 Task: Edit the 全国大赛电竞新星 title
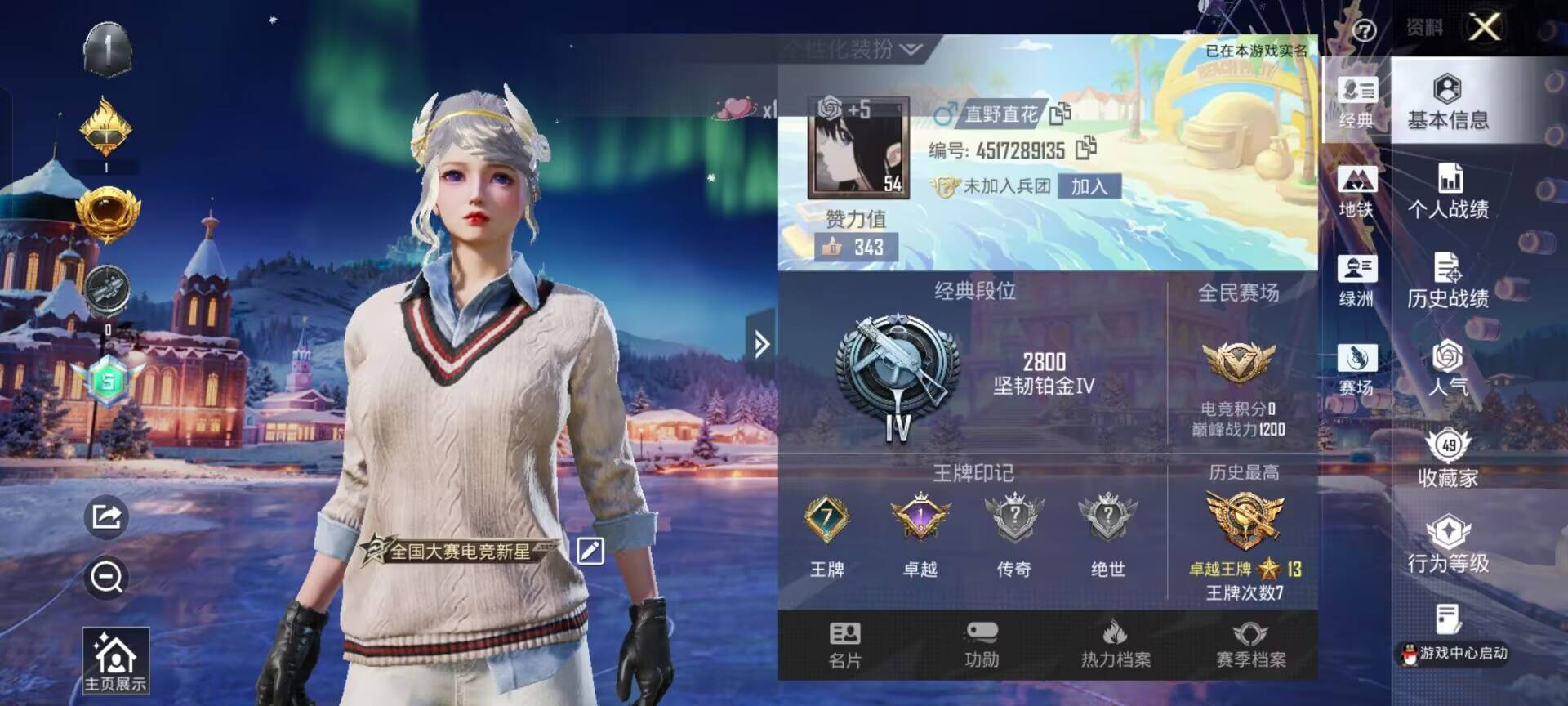590,551
